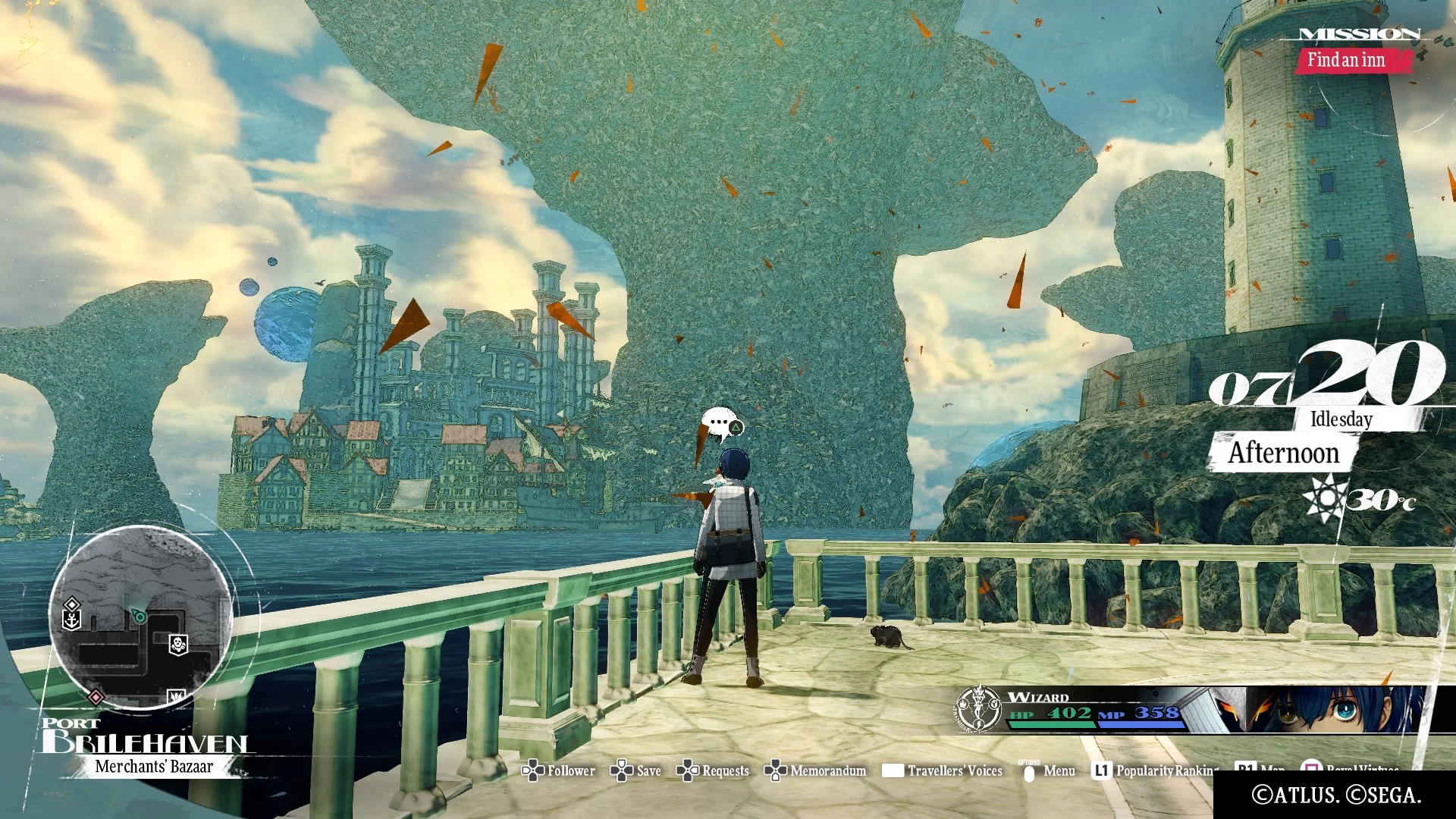
Task: View the Popularity Ranking
Action: click(x=1155, y=771)
